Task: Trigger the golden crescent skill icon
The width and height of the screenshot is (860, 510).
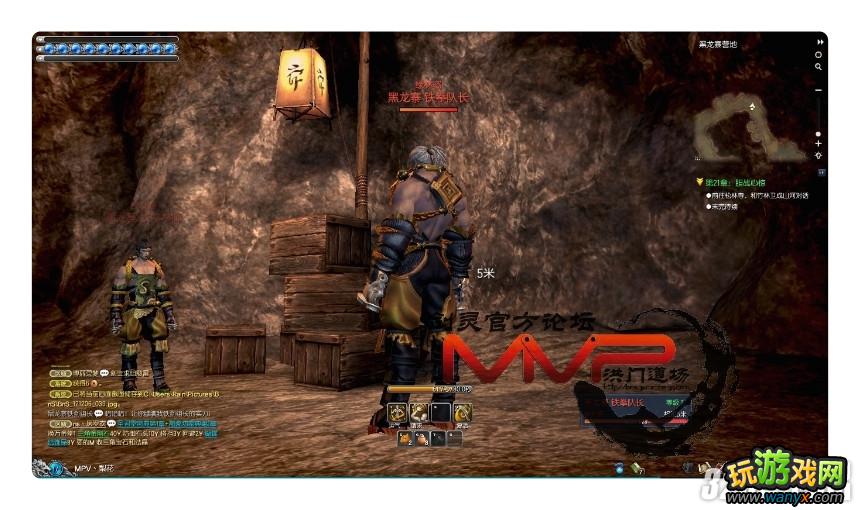Action: (x=462, y=411)
